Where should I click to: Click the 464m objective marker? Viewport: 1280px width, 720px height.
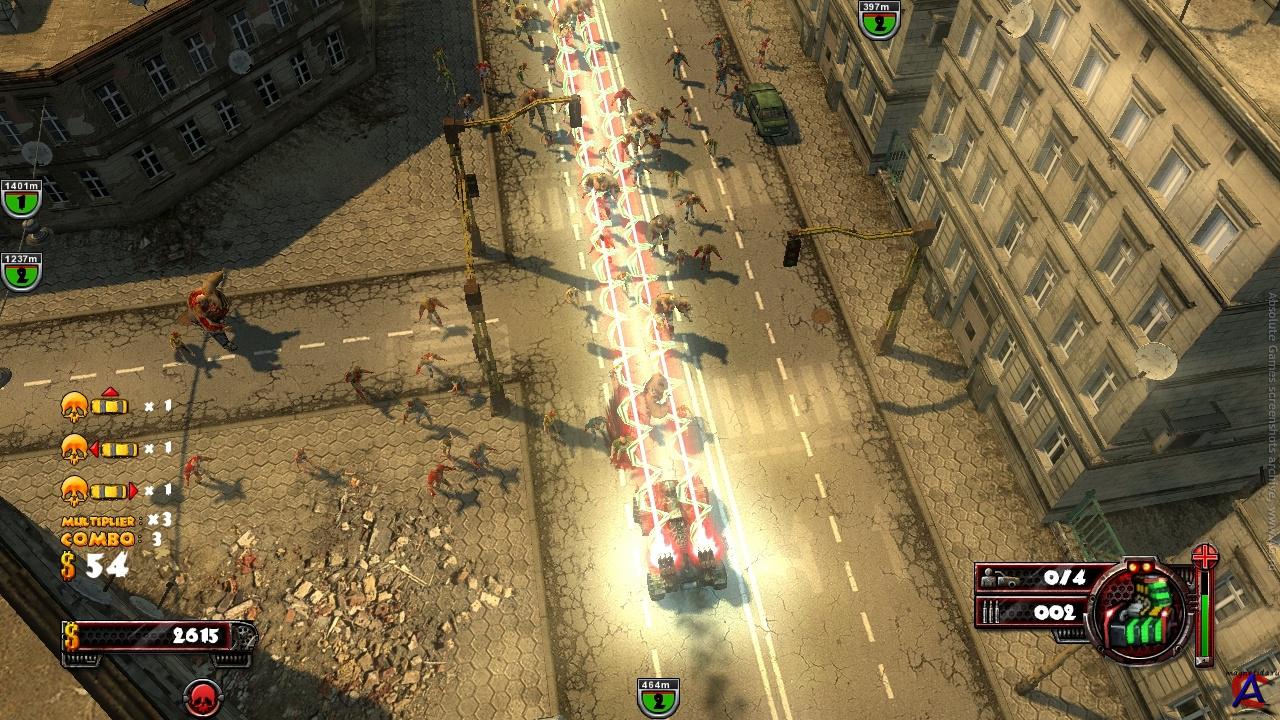pos(658,697)
